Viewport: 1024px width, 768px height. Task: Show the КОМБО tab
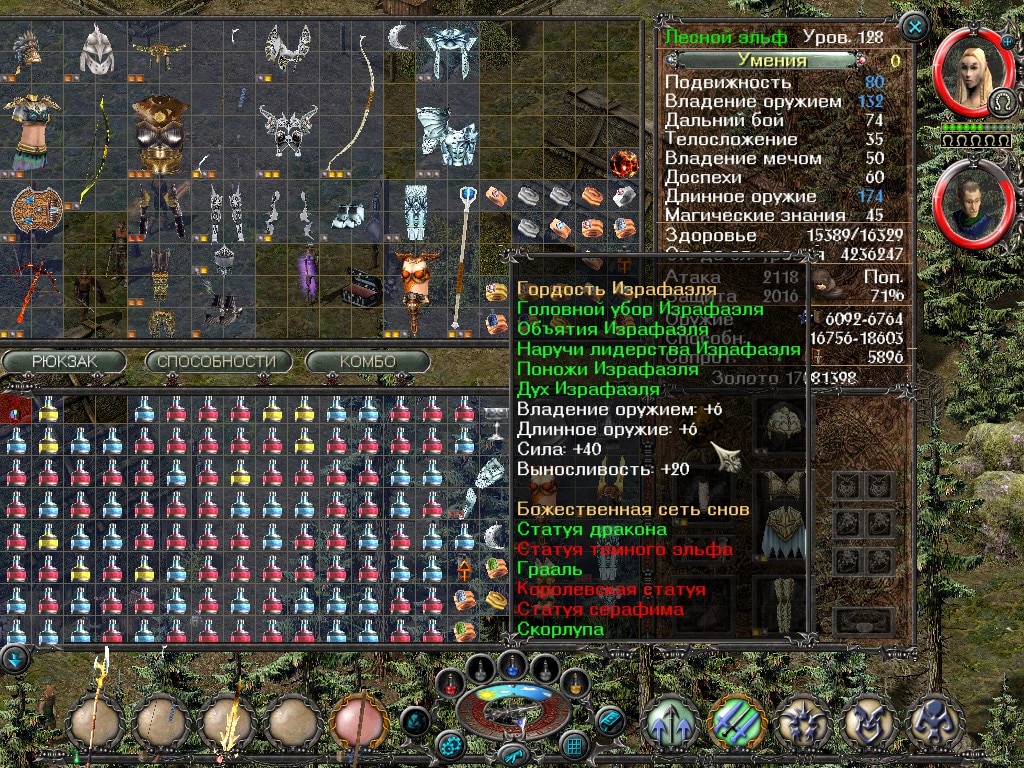point(367,361)
